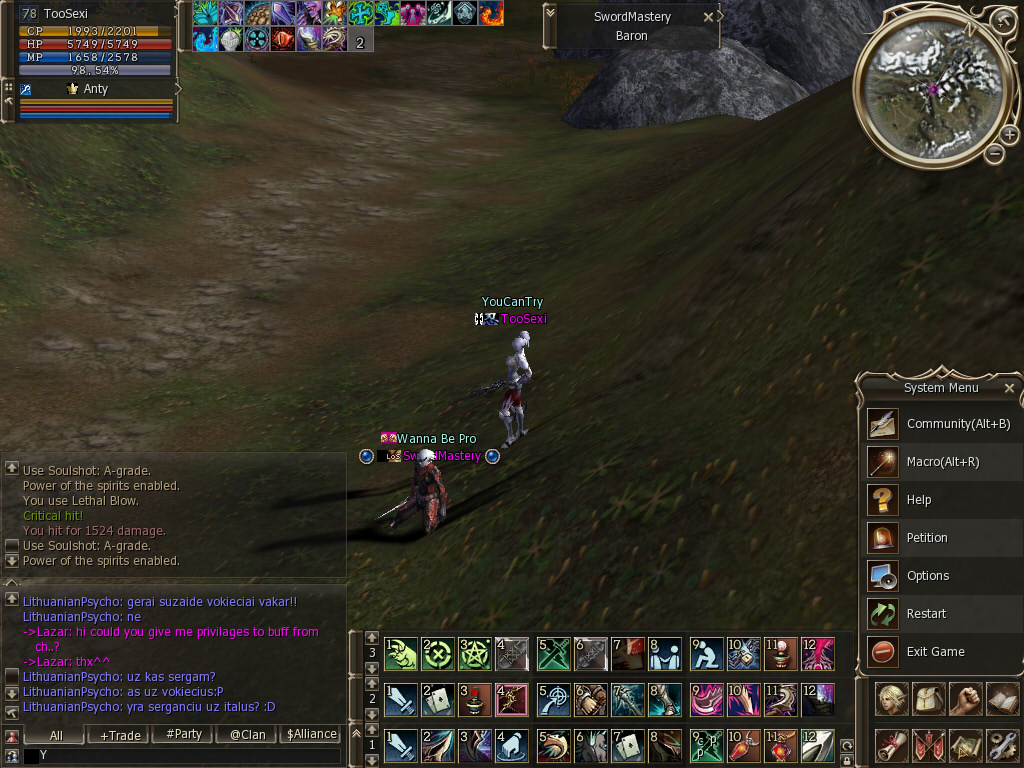The height and width of the screenshot is (768, 1024).
Task: Switch to the +Trade chat tab
Action: 120,734
